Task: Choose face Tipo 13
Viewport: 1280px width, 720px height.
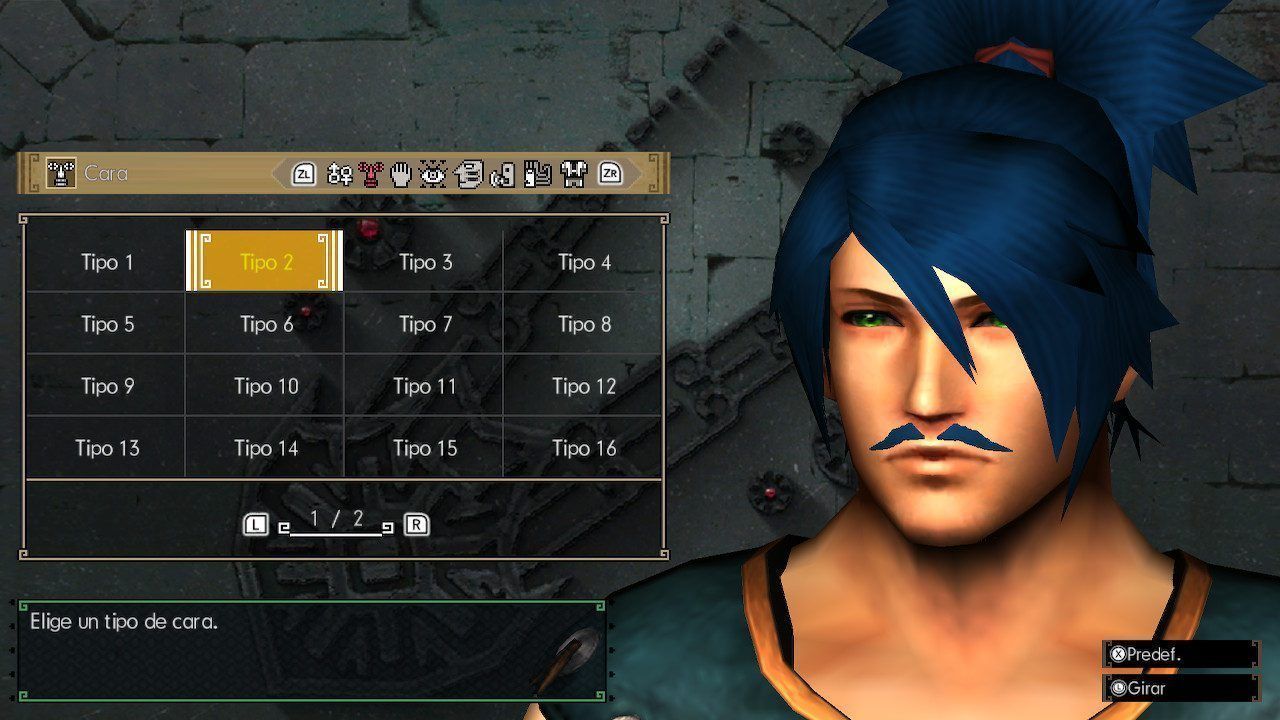Action: (106, 448)
